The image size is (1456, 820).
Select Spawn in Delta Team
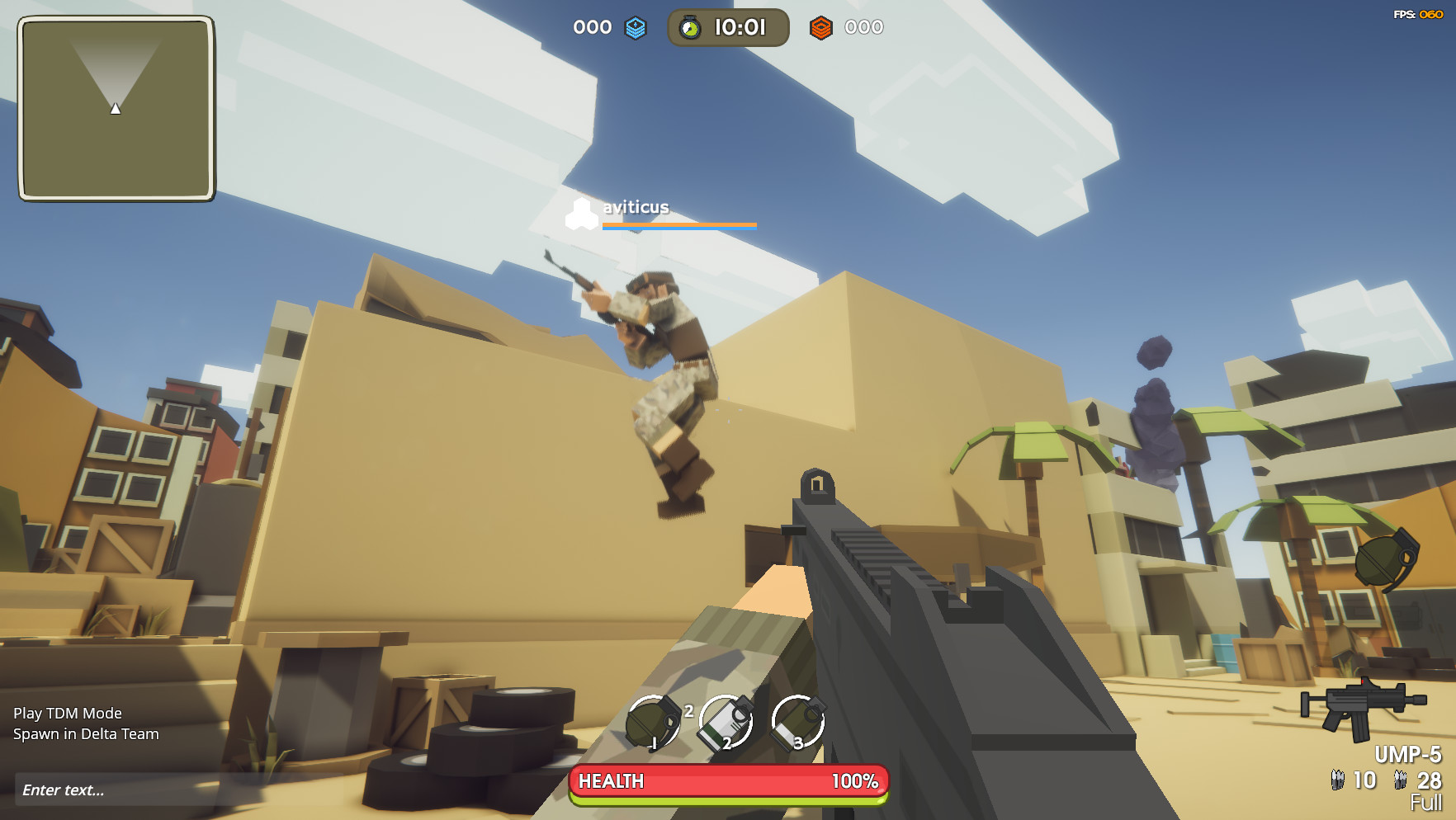[87, 733]
